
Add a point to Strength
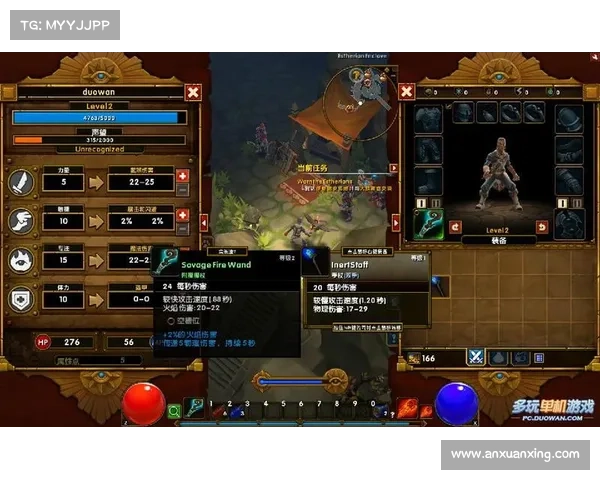182,177
